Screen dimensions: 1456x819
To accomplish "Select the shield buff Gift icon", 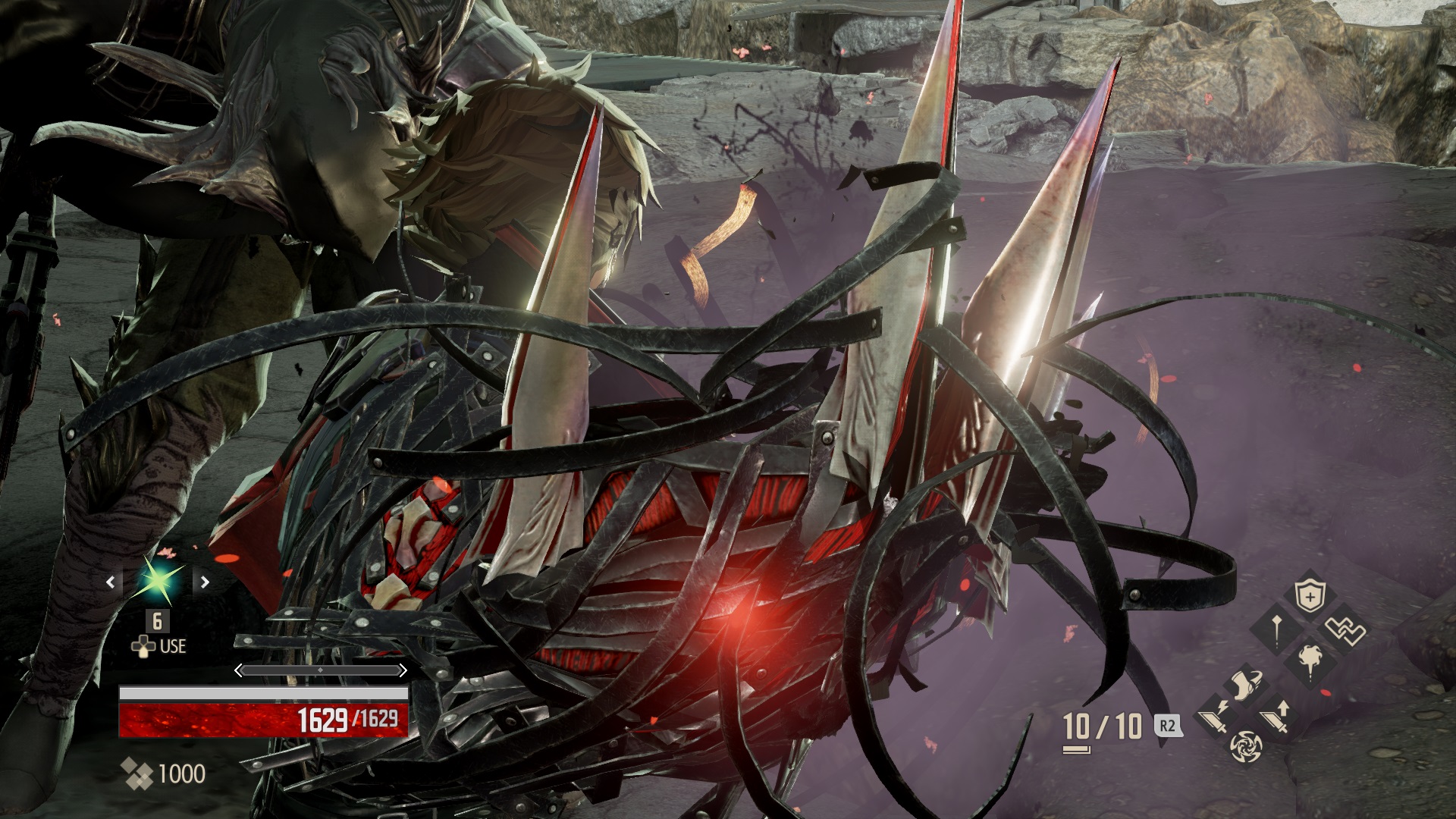I will point(1309,595).
